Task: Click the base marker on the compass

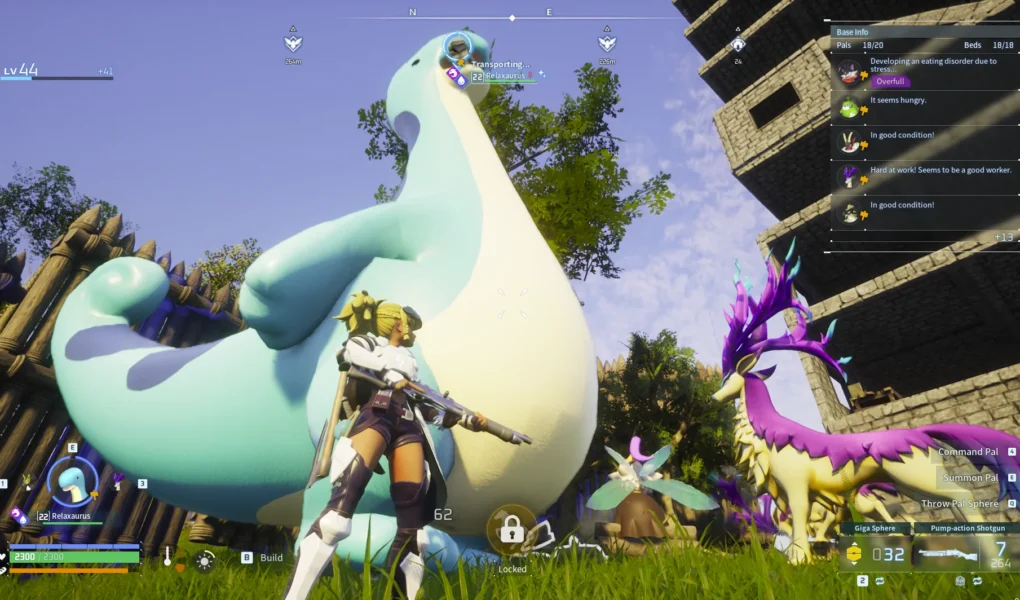Action: pyautogui.click(x=738, y=44)
